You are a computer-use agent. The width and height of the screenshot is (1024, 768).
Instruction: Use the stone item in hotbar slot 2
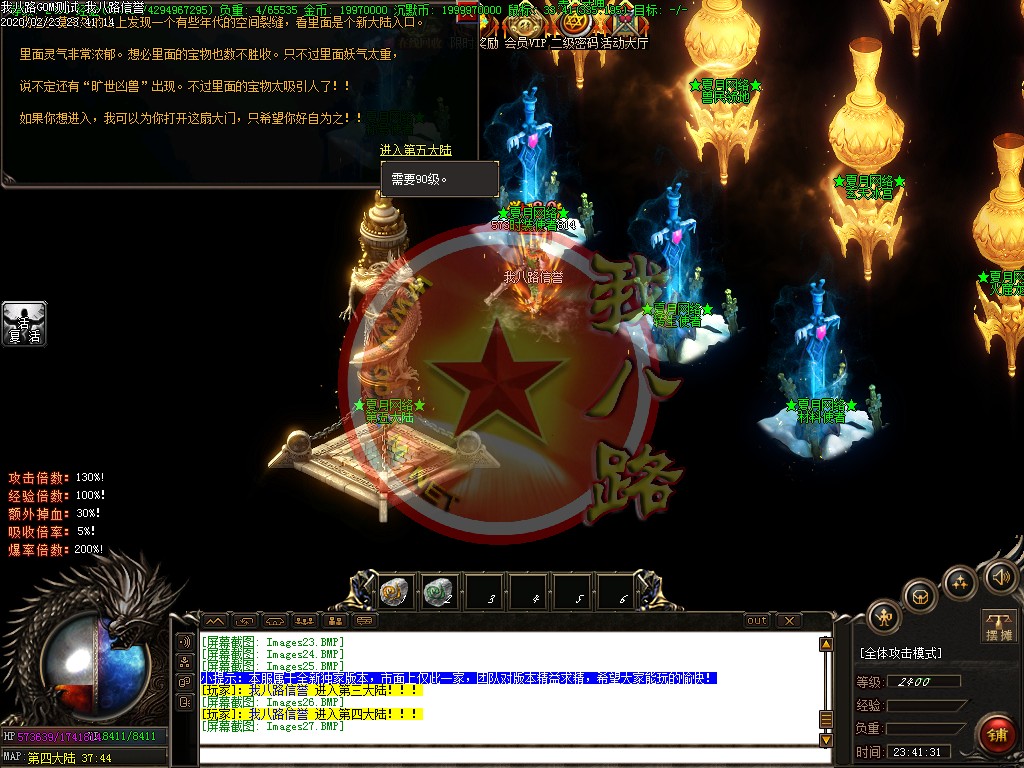[437, 592]
